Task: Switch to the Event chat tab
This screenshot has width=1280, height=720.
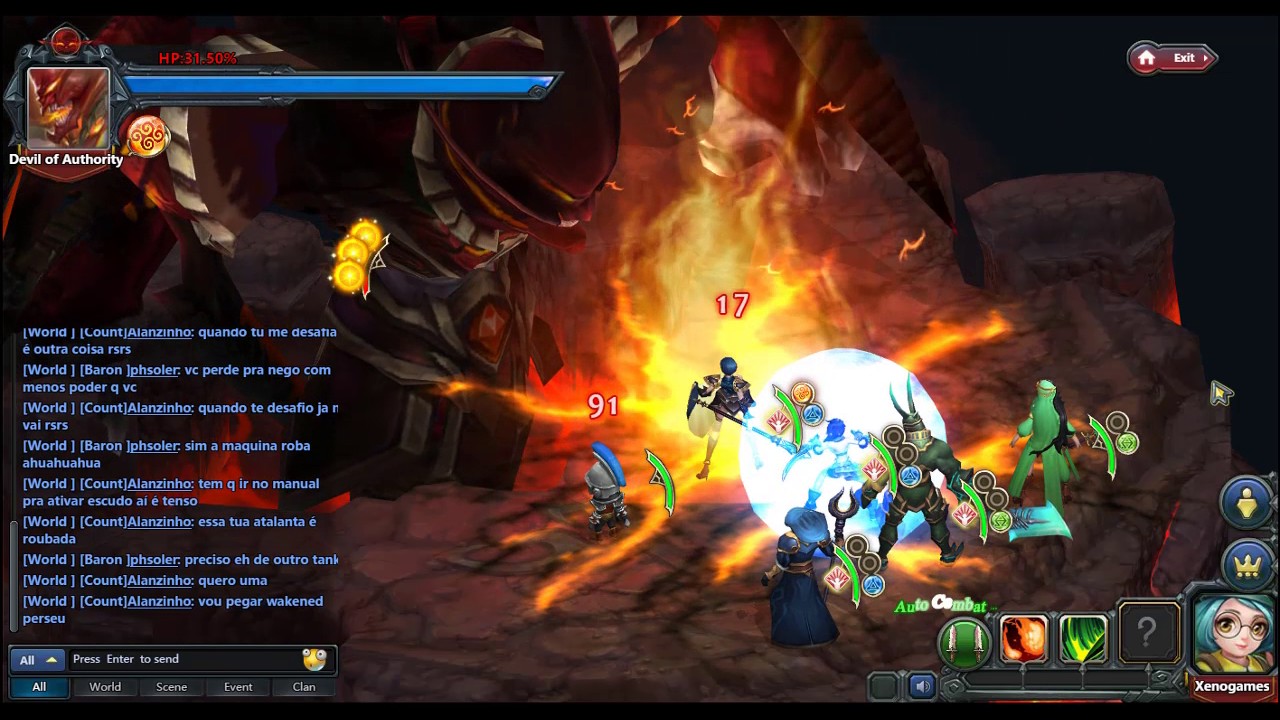Action: pos(238,687)
